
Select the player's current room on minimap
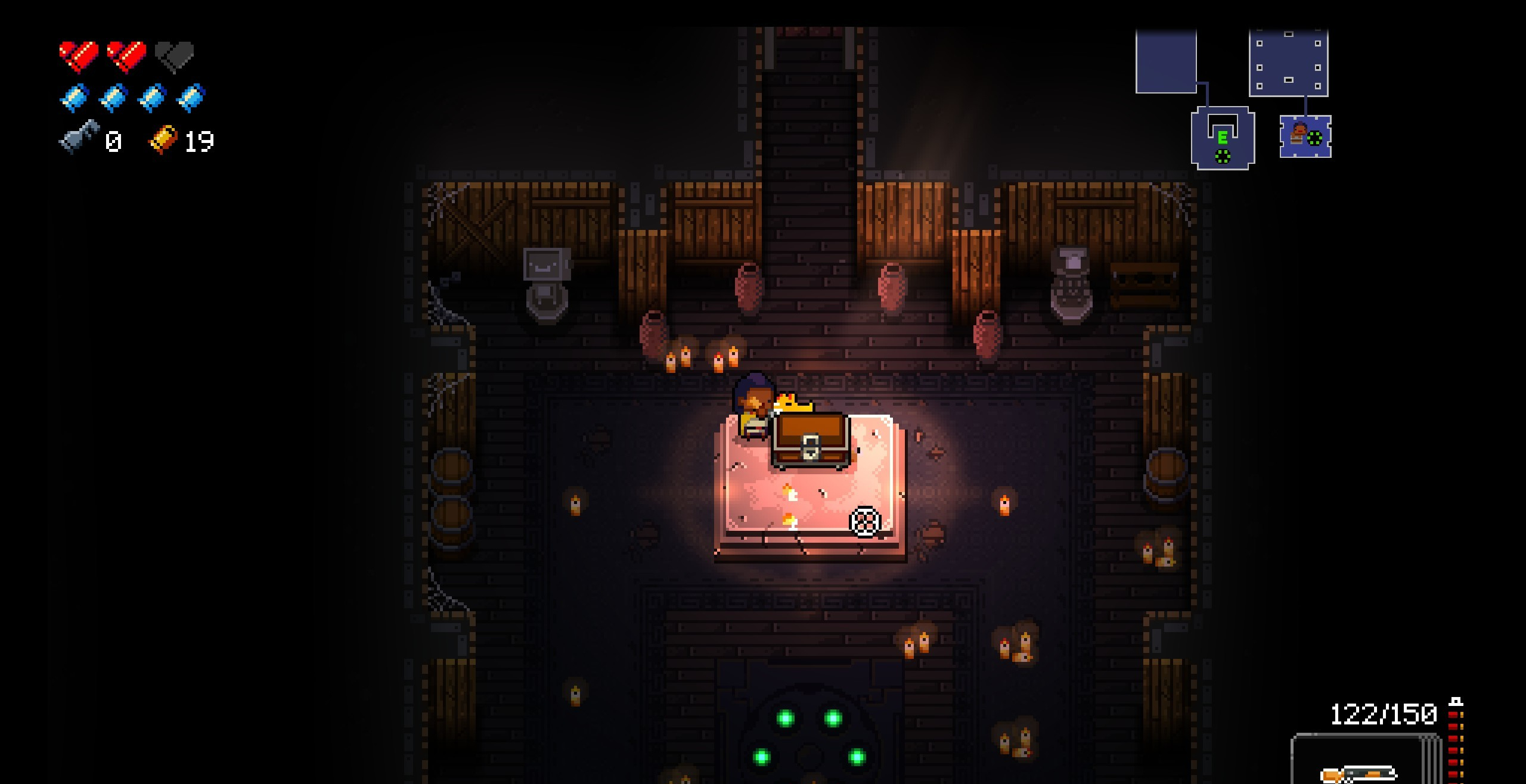pos(1305,136)
